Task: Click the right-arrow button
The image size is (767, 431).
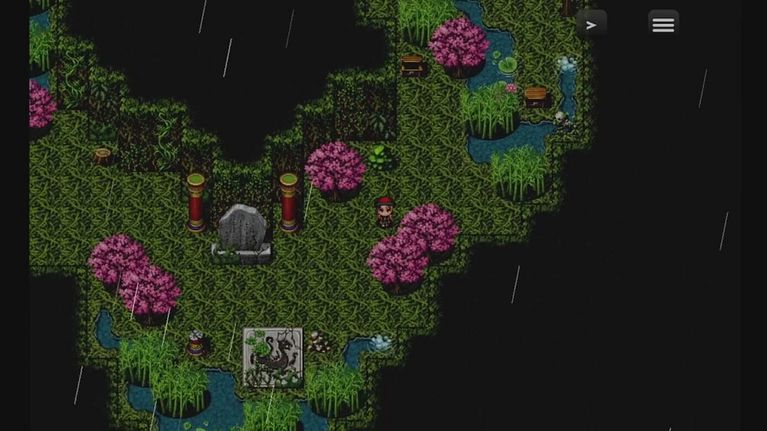Action: click(591, 25)
